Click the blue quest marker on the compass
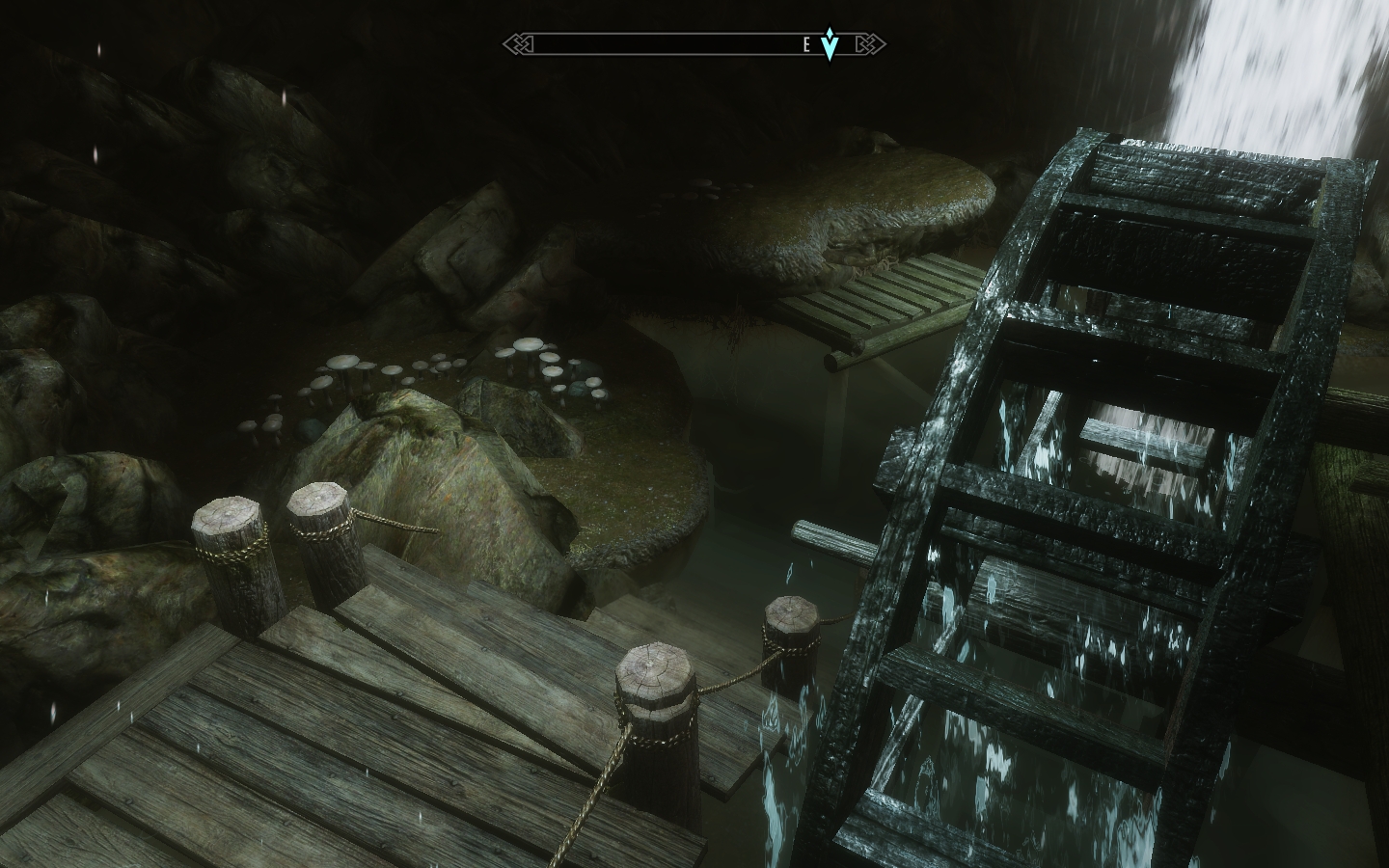The image size is (1389, 868). coord(831,43)
